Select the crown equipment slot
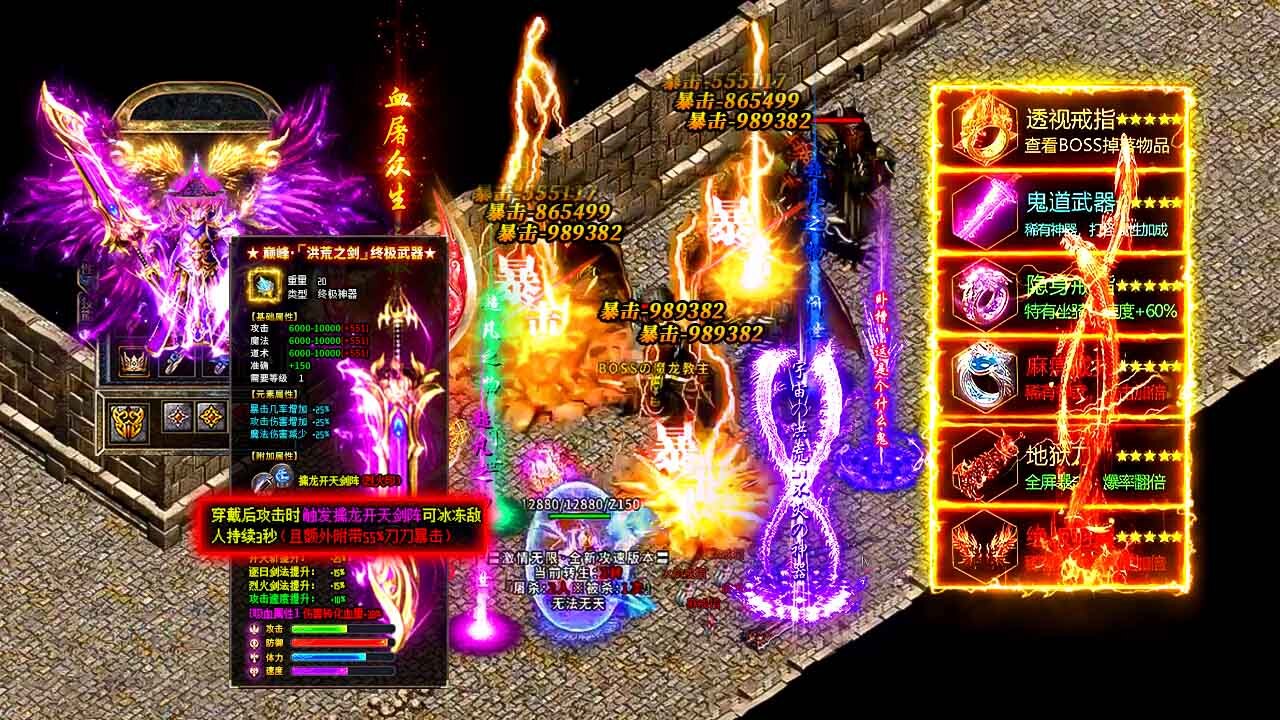 click(x=133, y=360)
